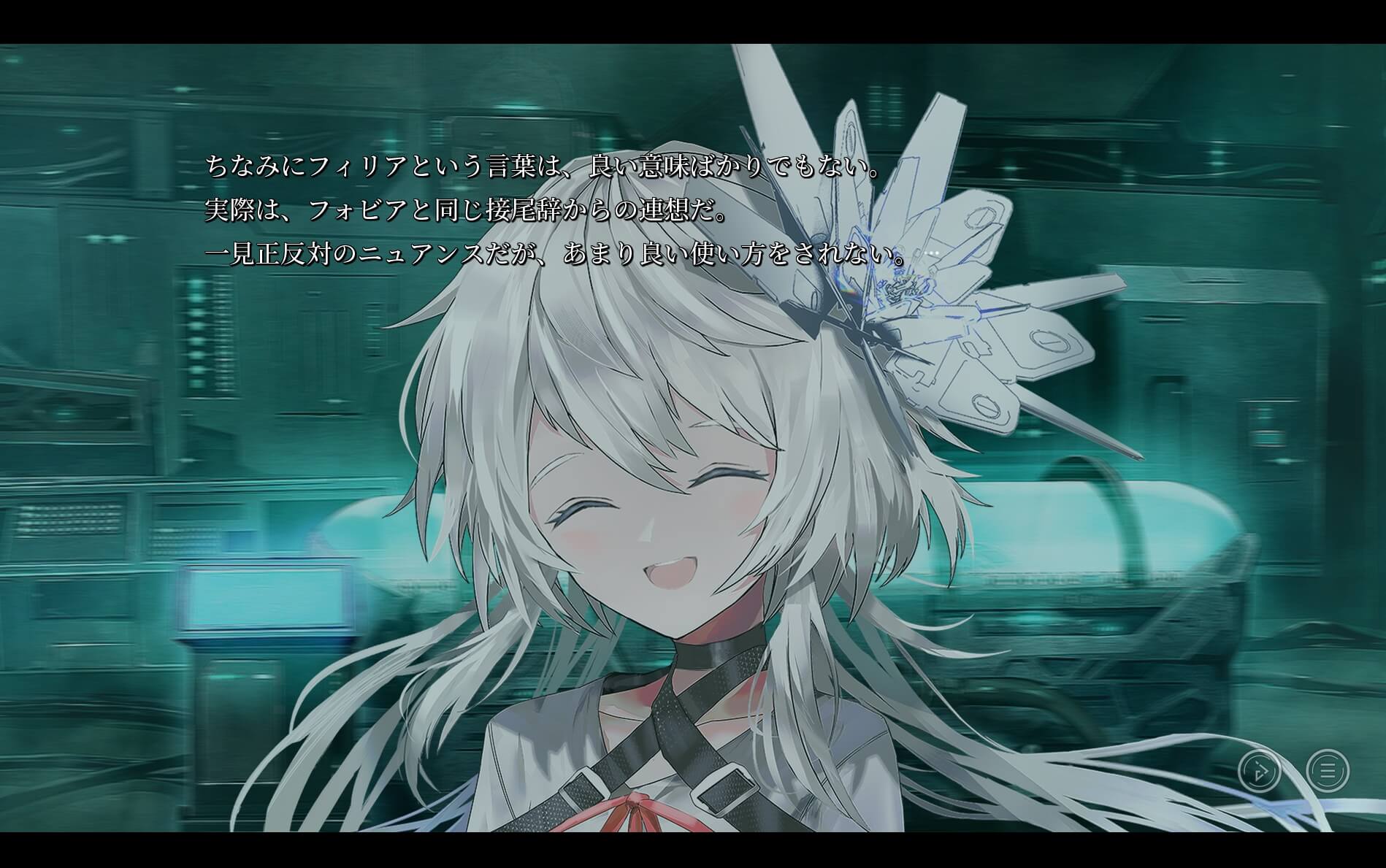The width and height of the screenshot is (1386, 868).
Task: Click the smiling character sprite
Action: point(657,548)
